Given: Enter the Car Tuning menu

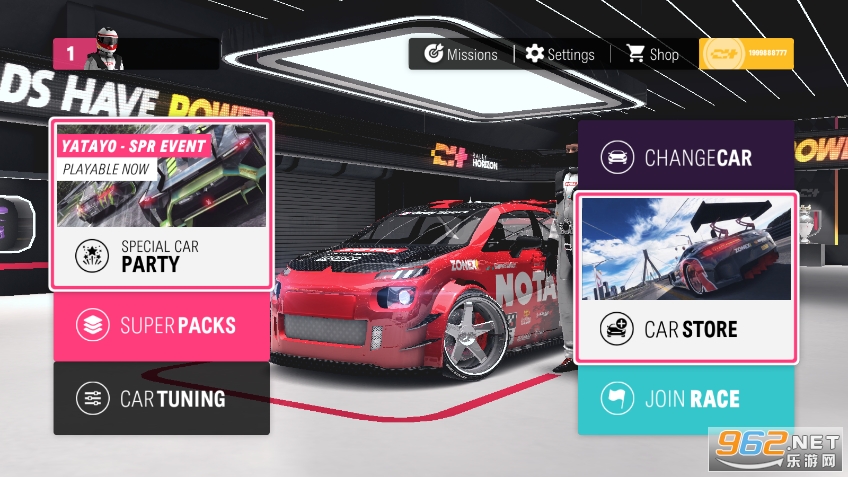Looking at the screenshot, I should [x=161, y=399].
